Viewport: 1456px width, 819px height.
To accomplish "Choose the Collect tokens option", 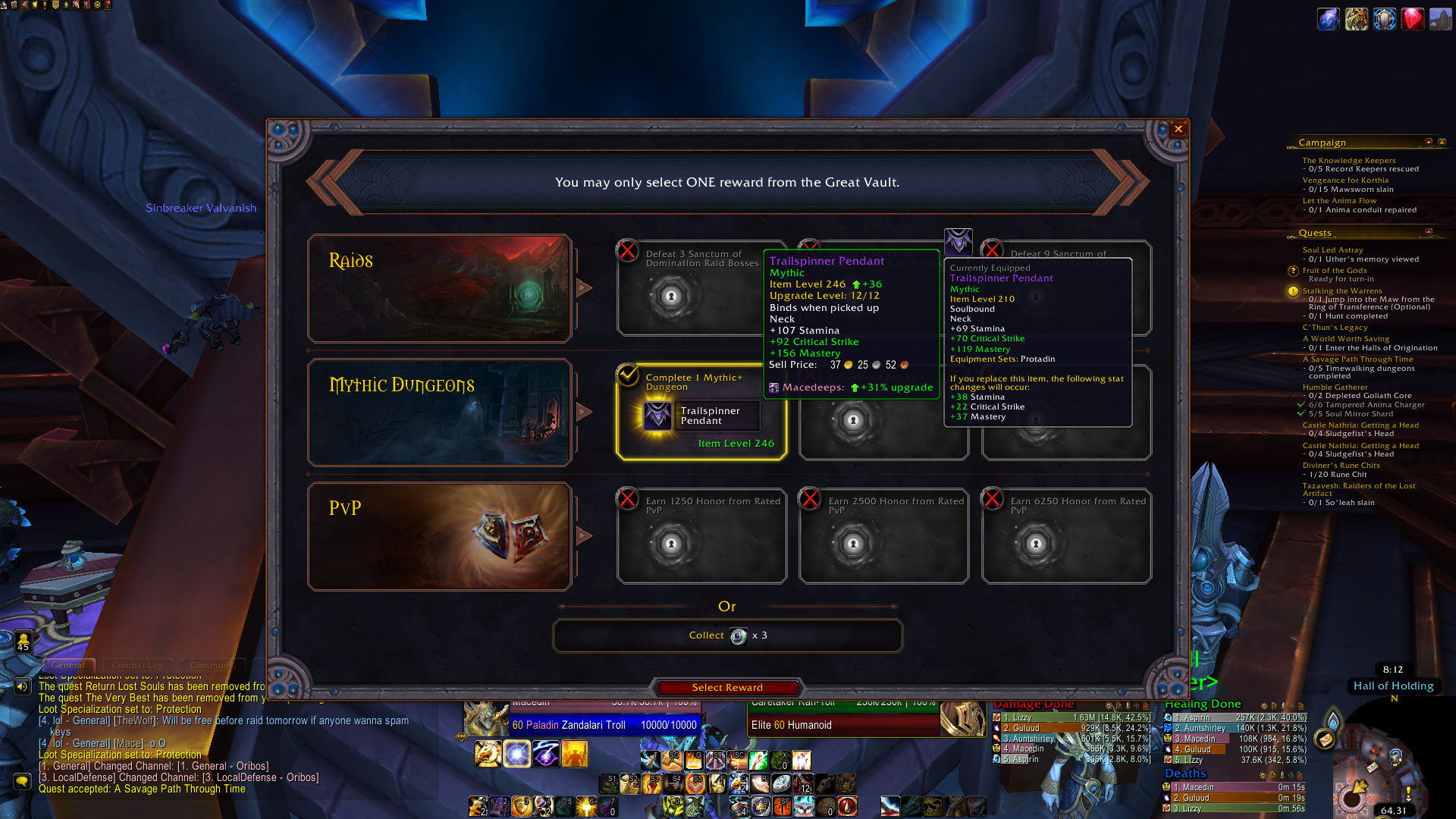I will (x=727, y=635).
